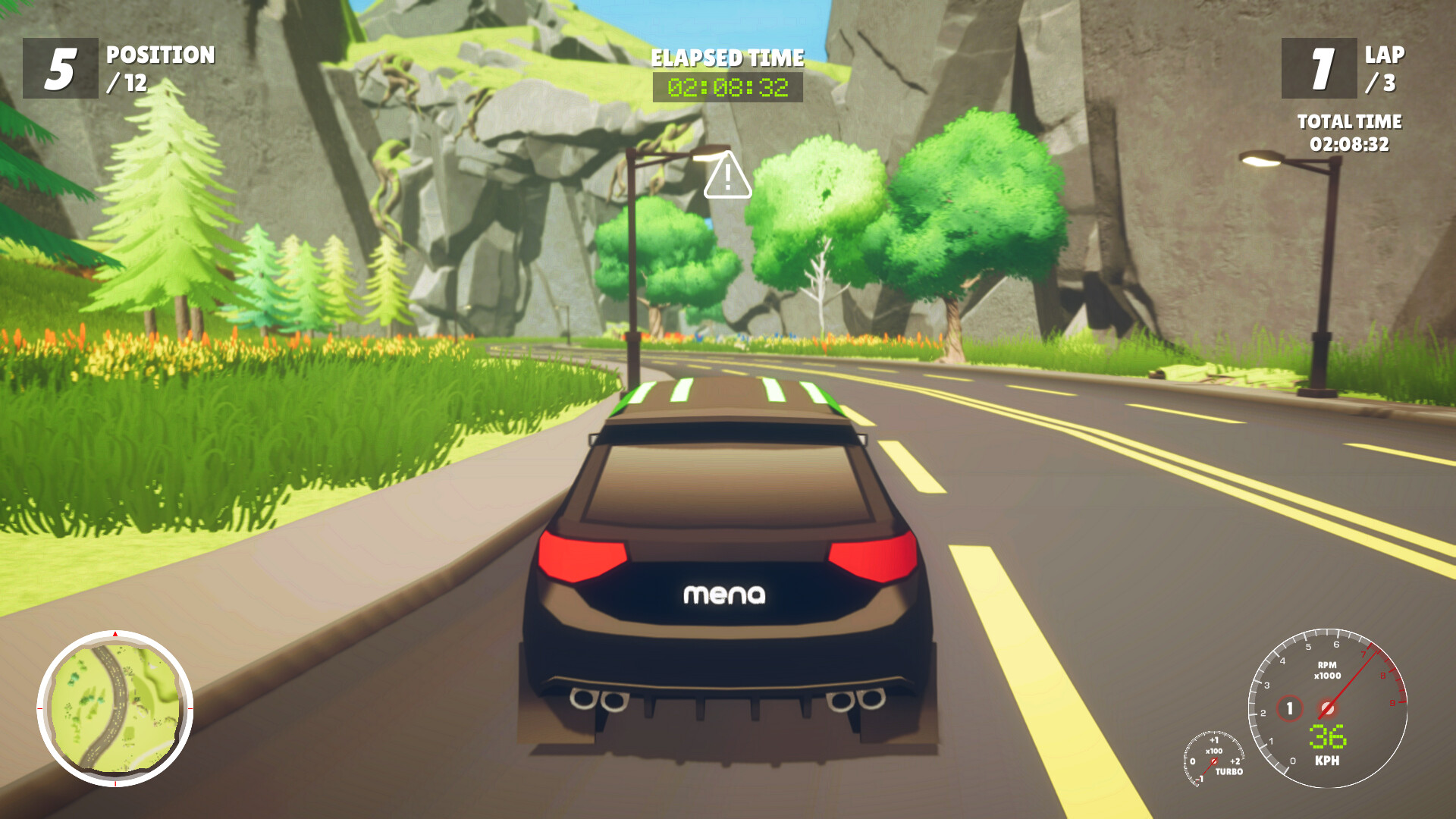Click the right streetlamp lamp head

tap(1264, 158)
